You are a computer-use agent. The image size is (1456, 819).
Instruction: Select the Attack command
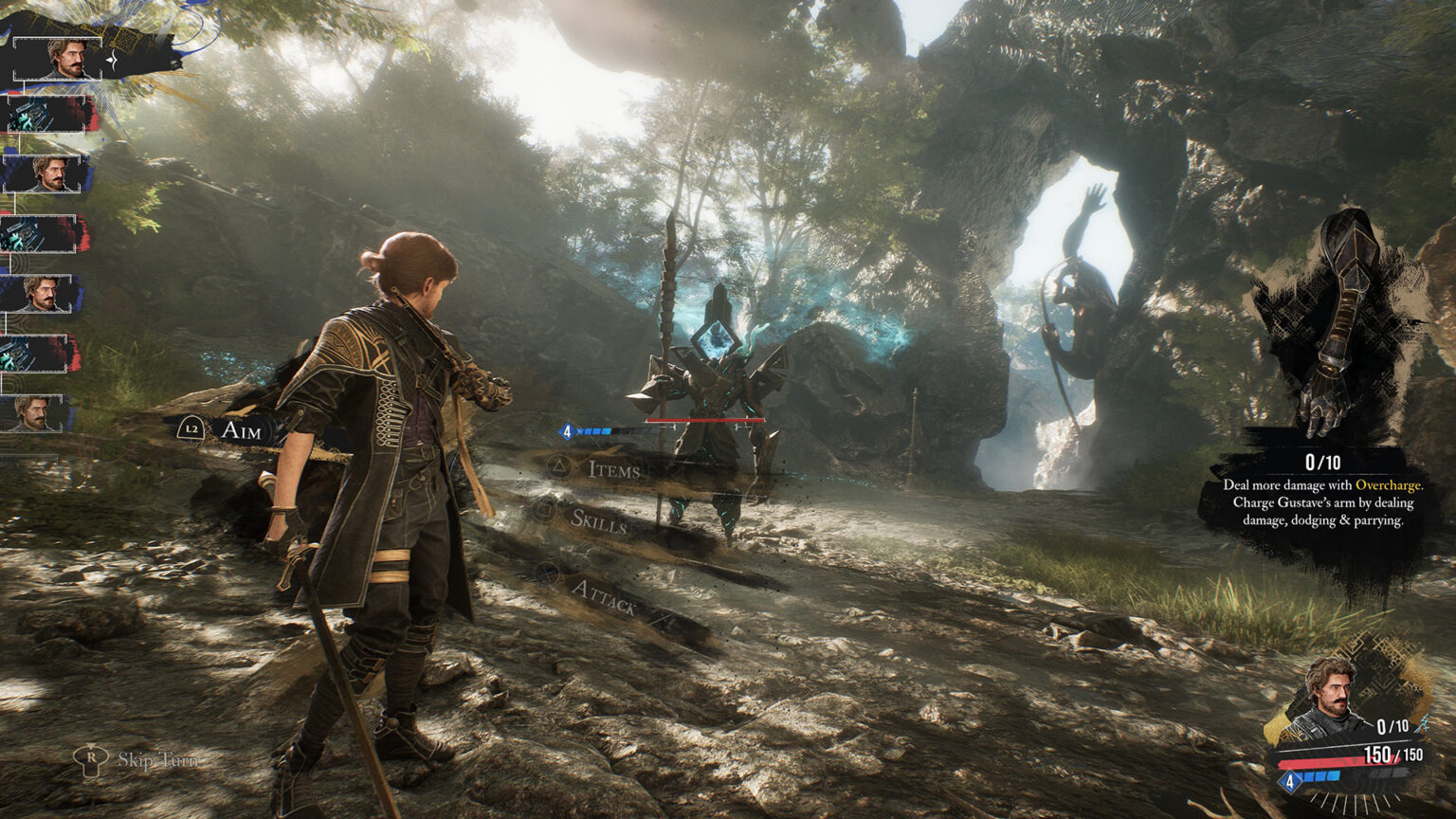pos(603,597)
